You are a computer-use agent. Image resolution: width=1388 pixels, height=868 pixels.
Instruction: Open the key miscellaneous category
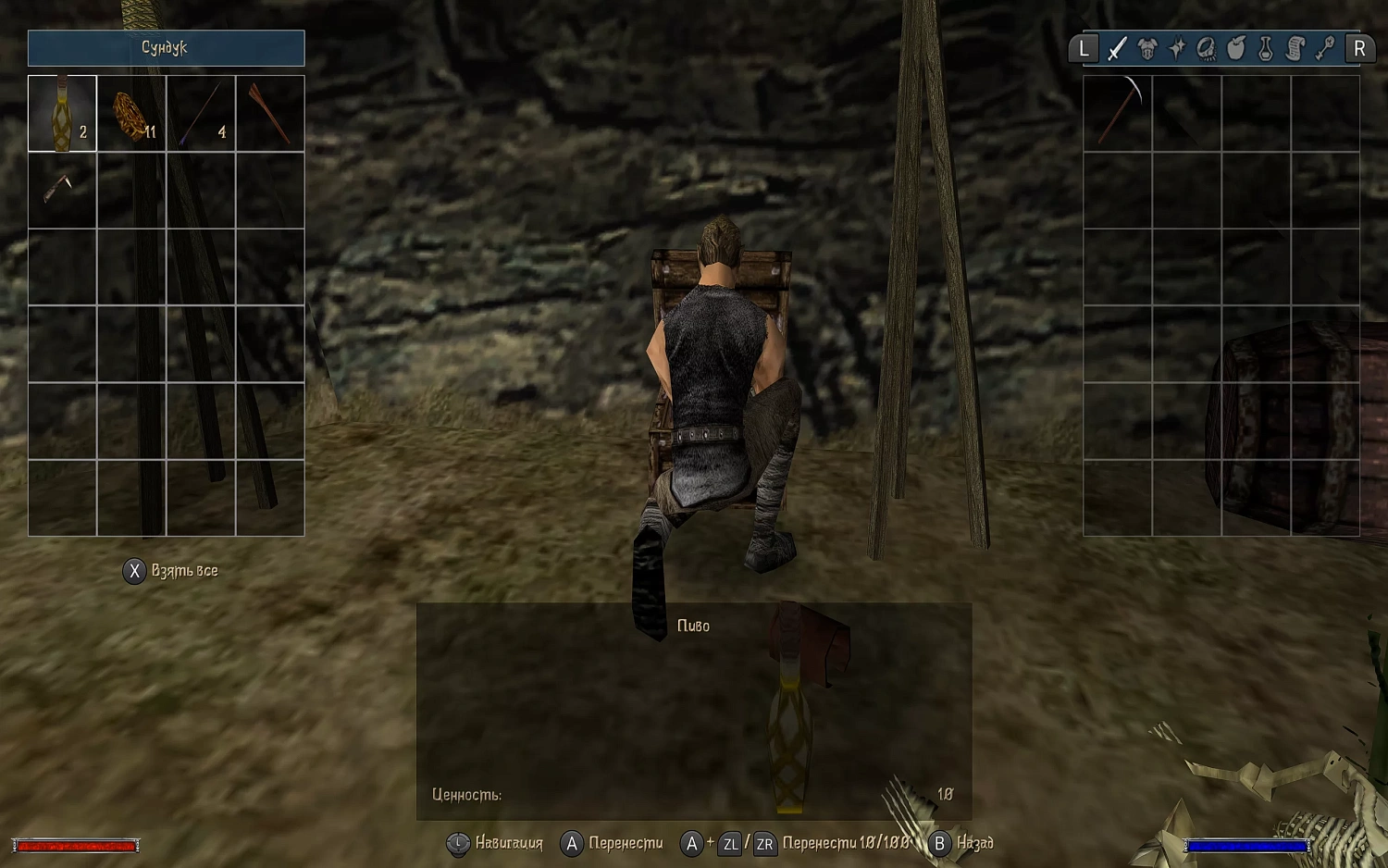click(x=1325, y=48)
